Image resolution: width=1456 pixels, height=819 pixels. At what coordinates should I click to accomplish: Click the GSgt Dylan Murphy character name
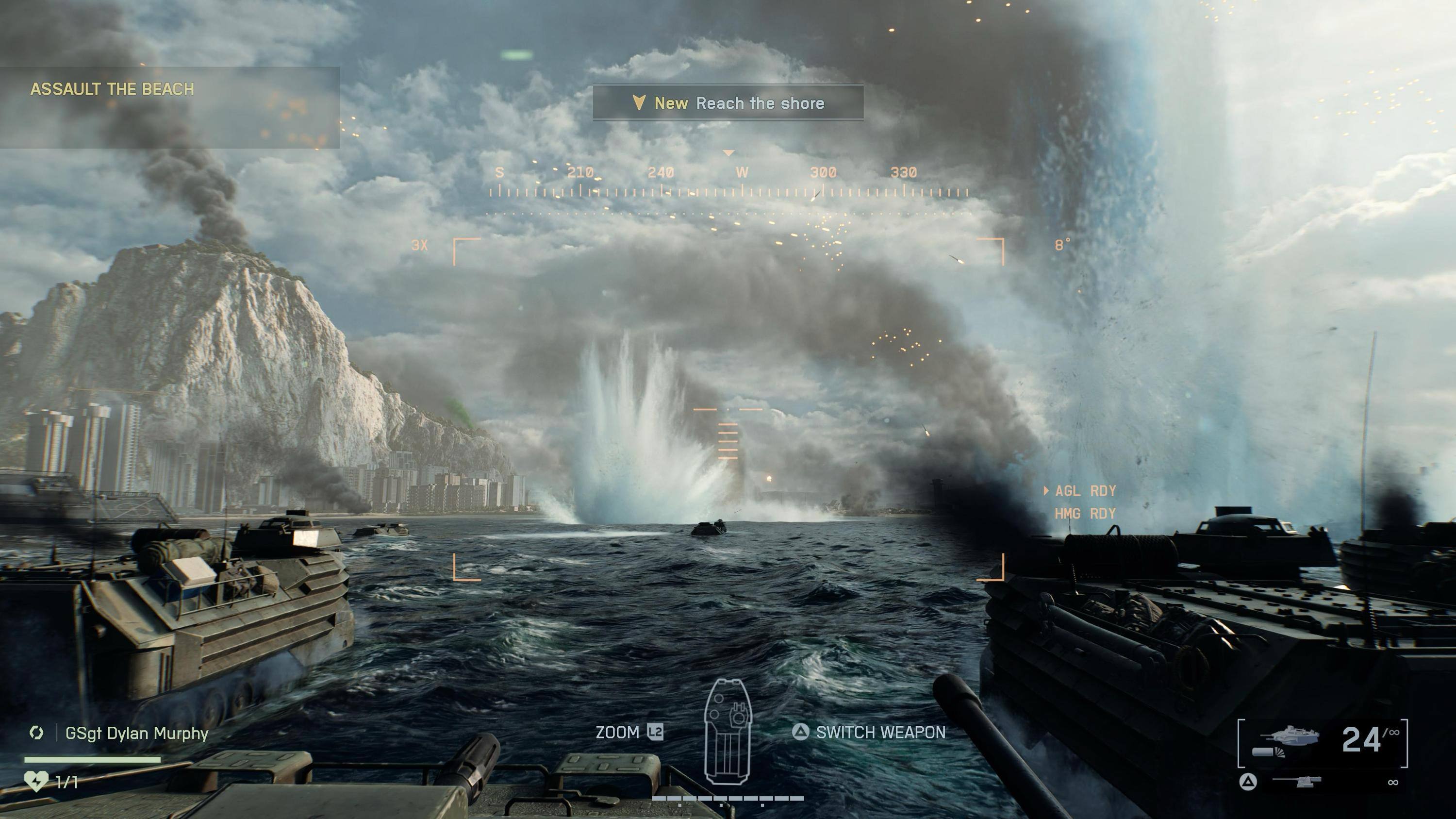coord(137,734)
